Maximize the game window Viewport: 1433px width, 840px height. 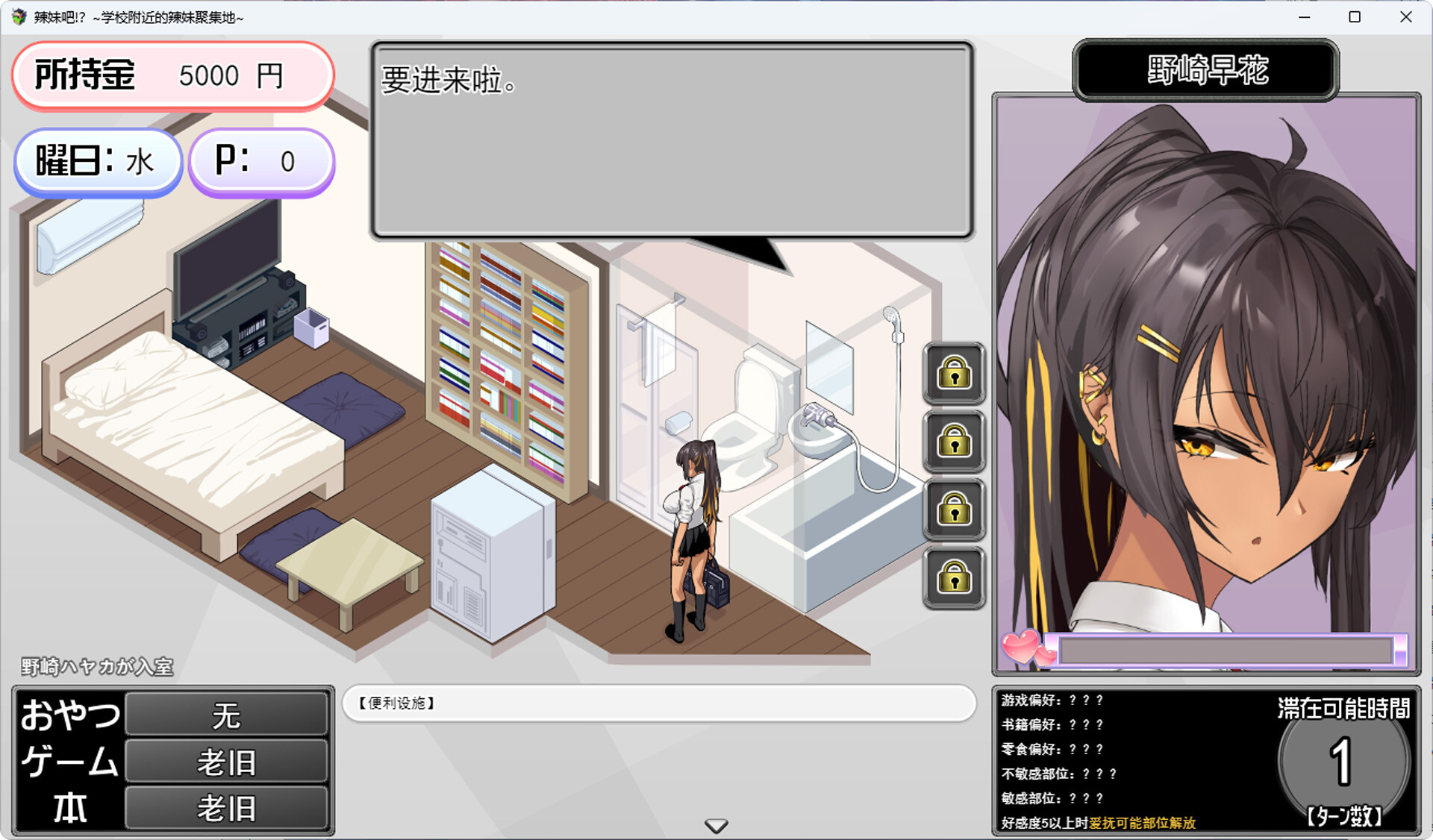click(1355, 17)
